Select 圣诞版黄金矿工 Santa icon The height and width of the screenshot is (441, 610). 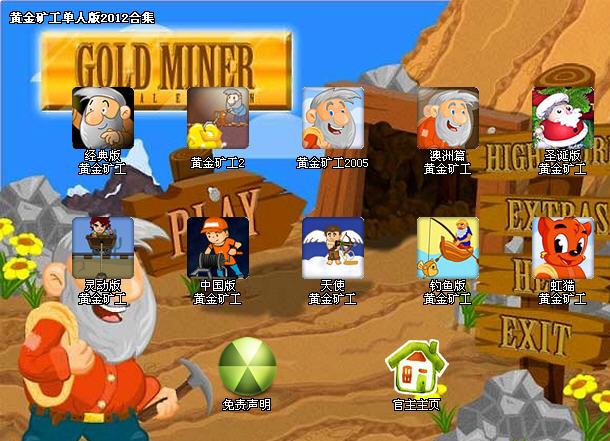(x=563, y=118)
